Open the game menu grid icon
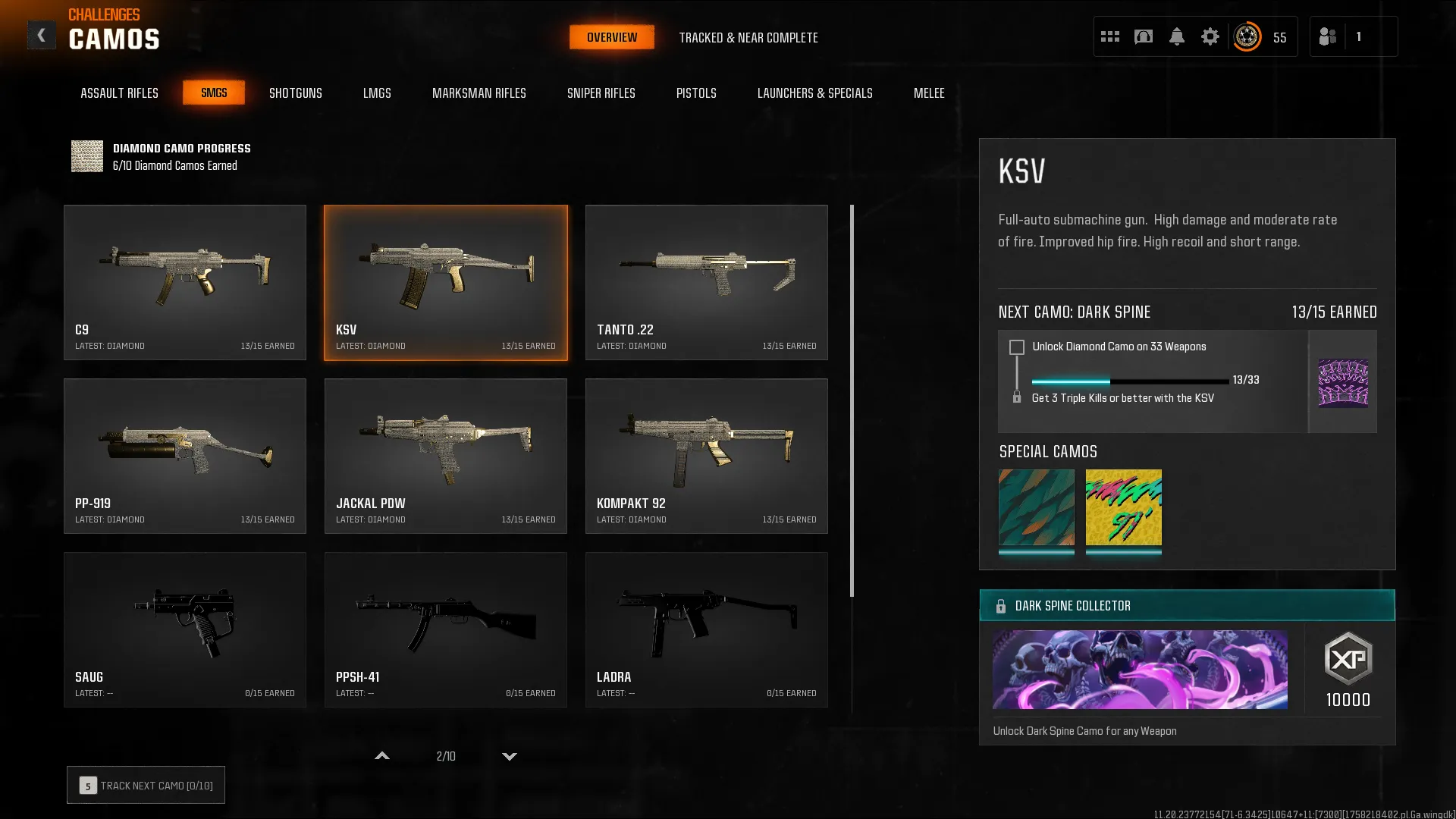 pyautogui.click(x=1110, y=36)
